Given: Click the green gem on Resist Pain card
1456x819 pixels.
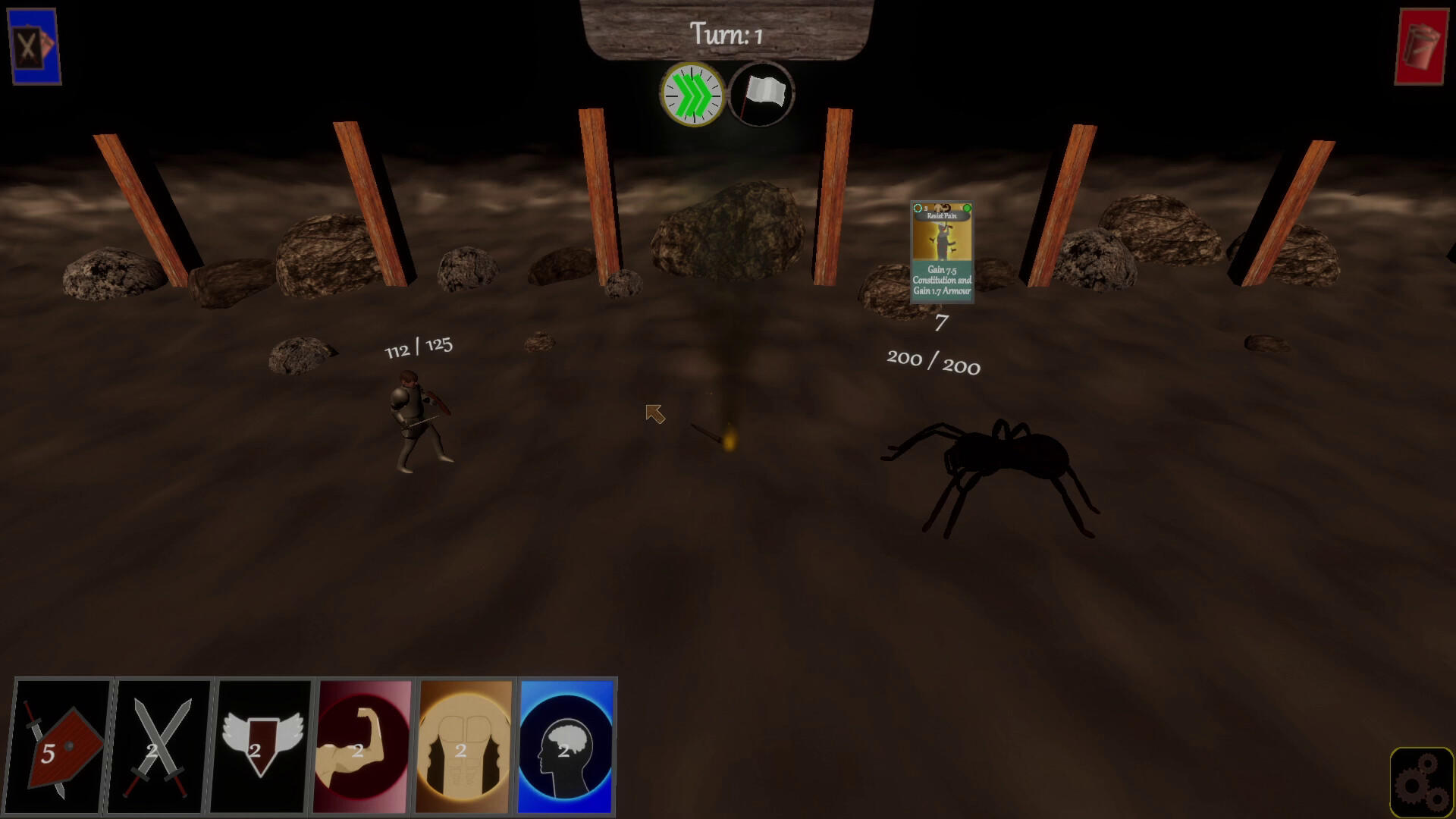Looking at the screenshot, I should click(968, 206).
